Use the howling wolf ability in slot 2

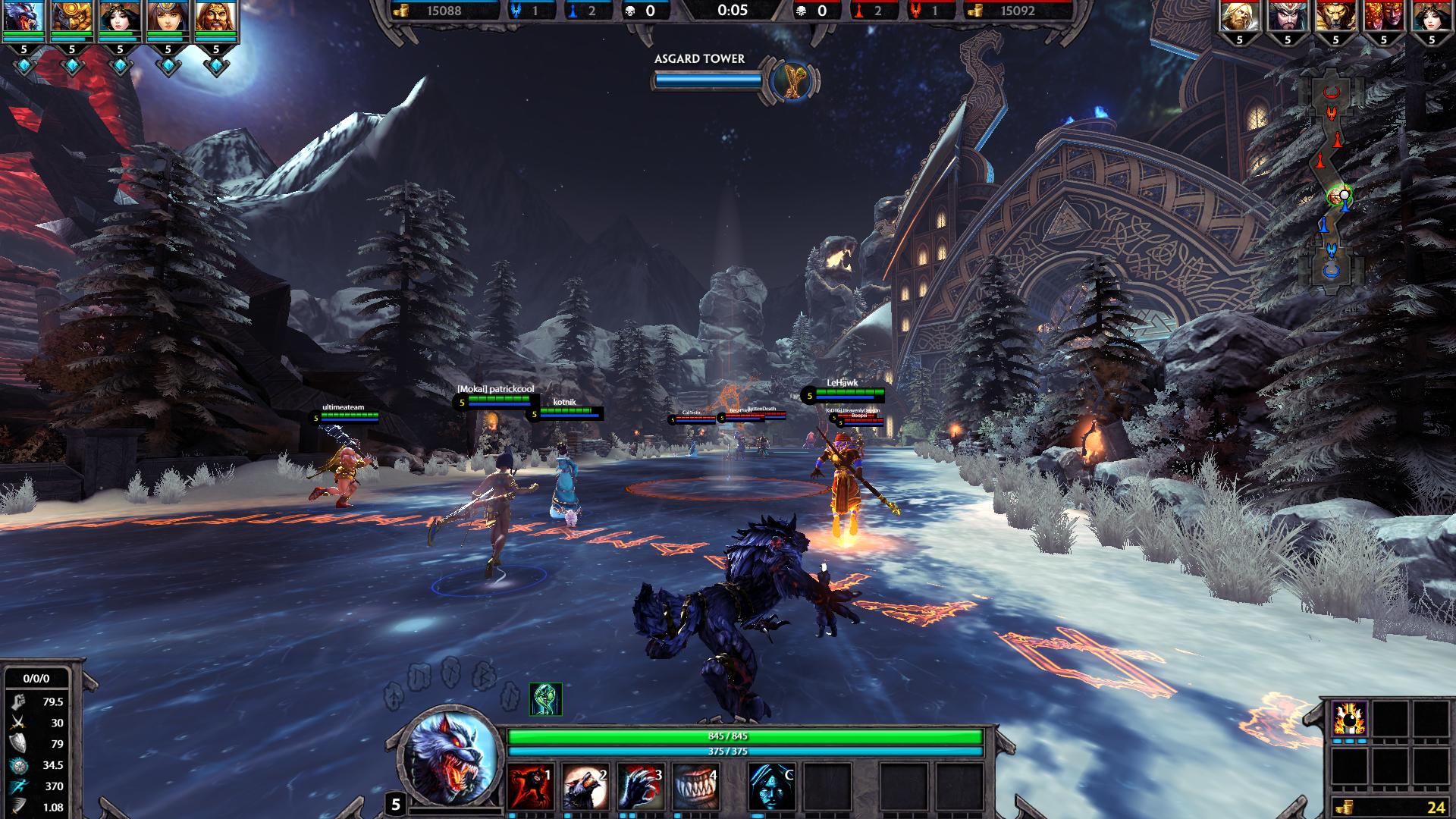coord(585,786)
